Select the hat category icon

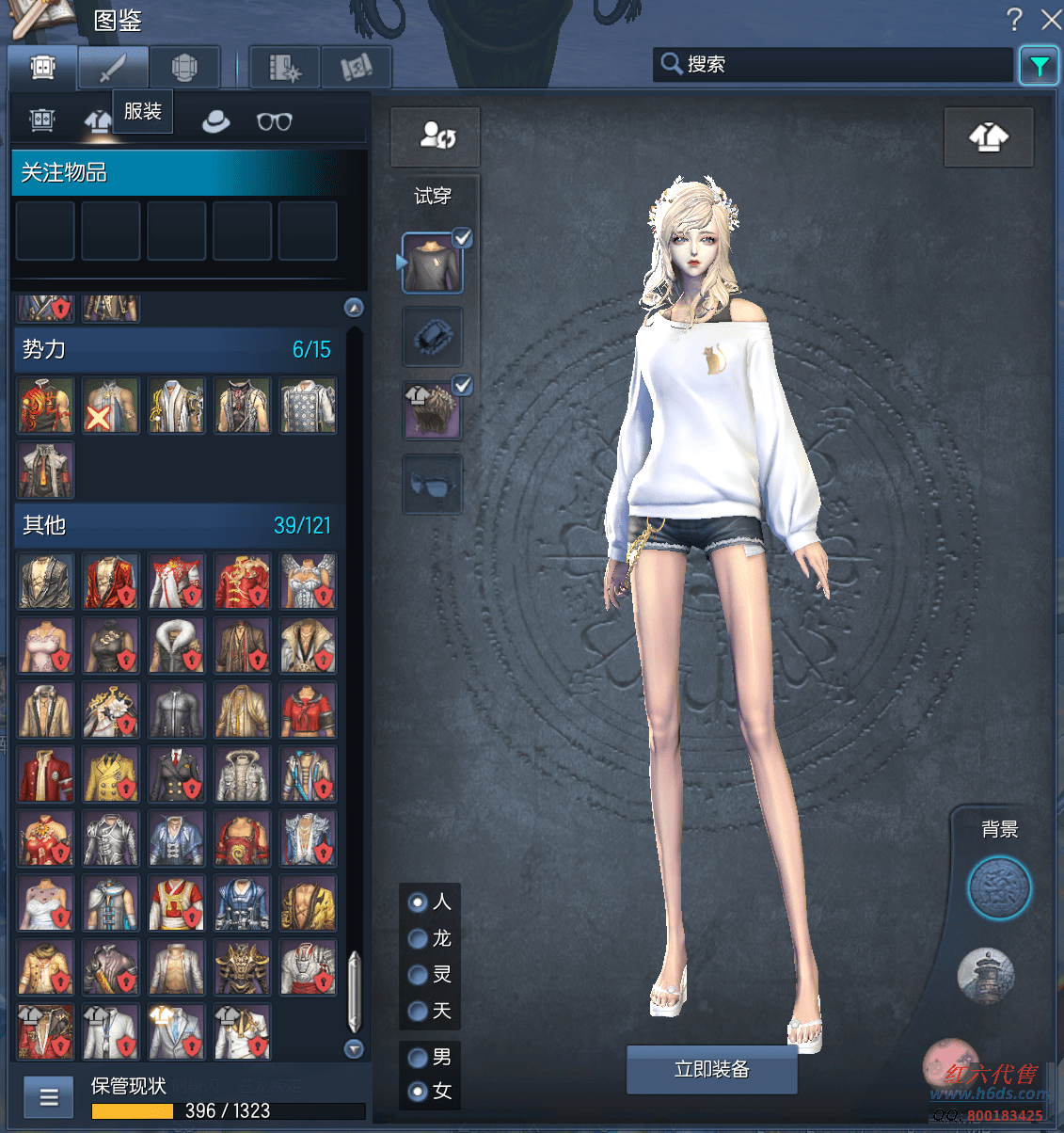(x=215, y=121)
